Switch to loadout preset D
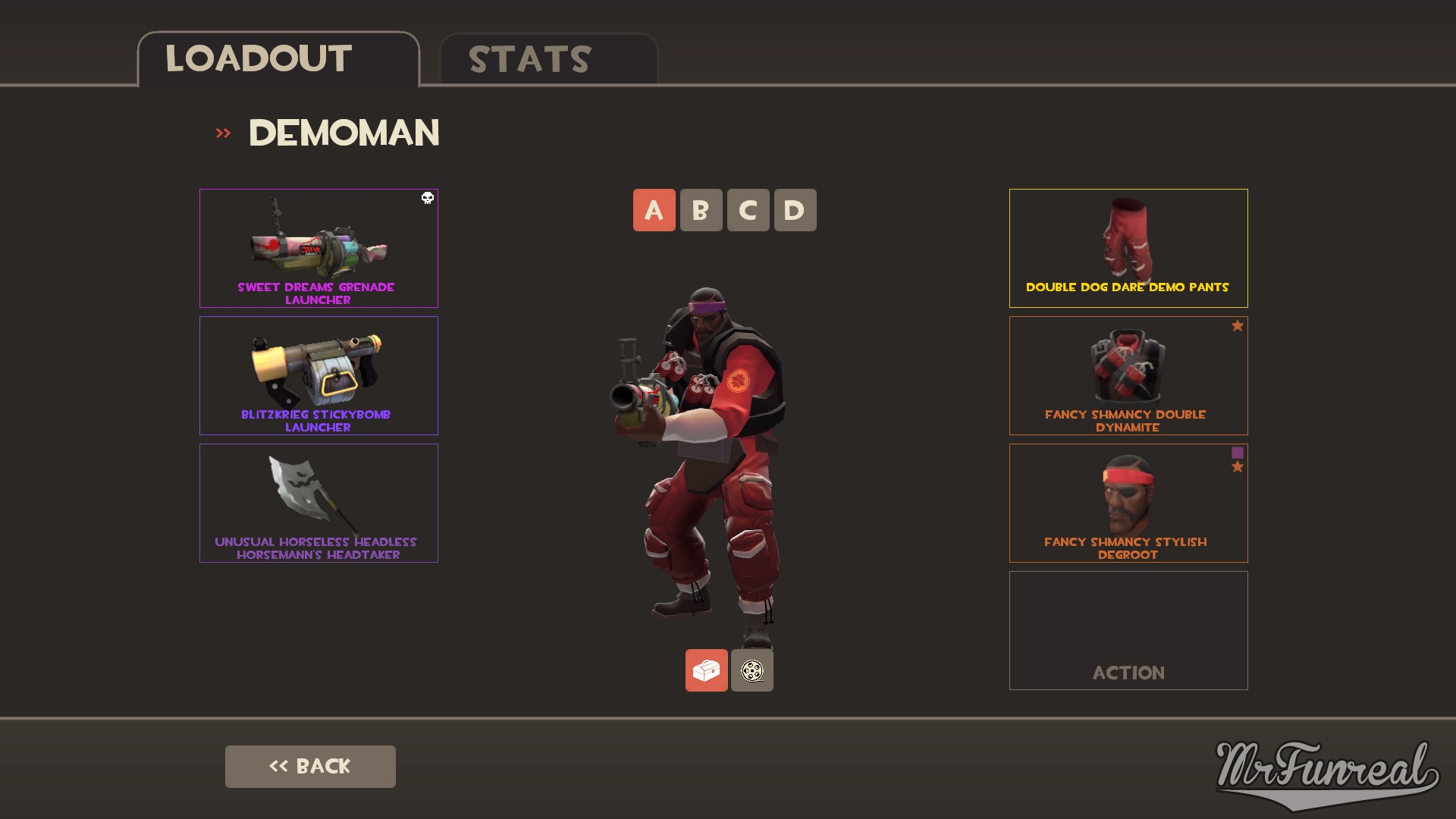1456x819 pixels. click(795, 210)
